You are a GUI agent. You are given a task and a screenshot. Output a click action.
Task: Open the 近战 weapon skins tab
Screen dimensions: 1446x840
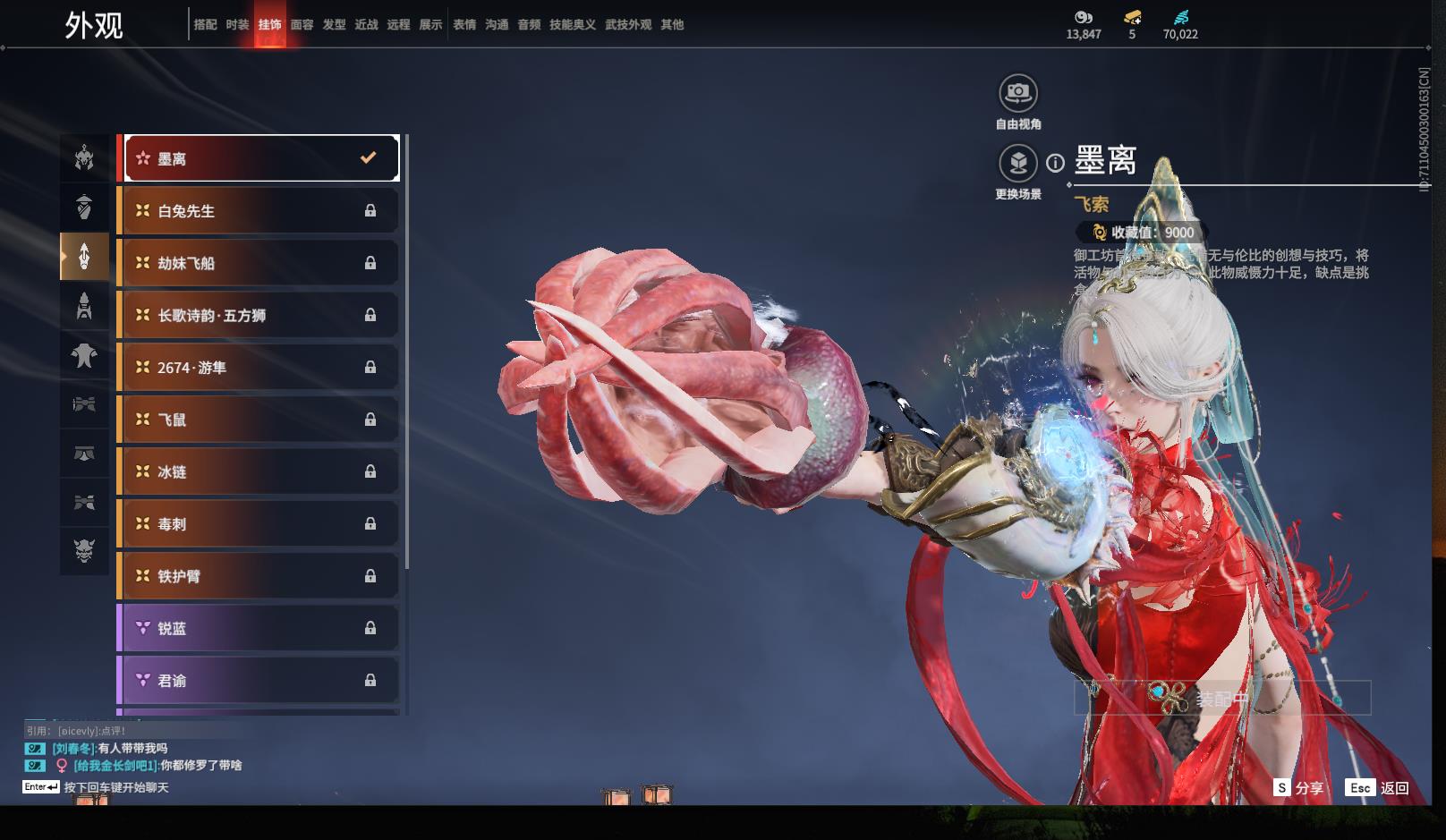(x=366, y=25)
